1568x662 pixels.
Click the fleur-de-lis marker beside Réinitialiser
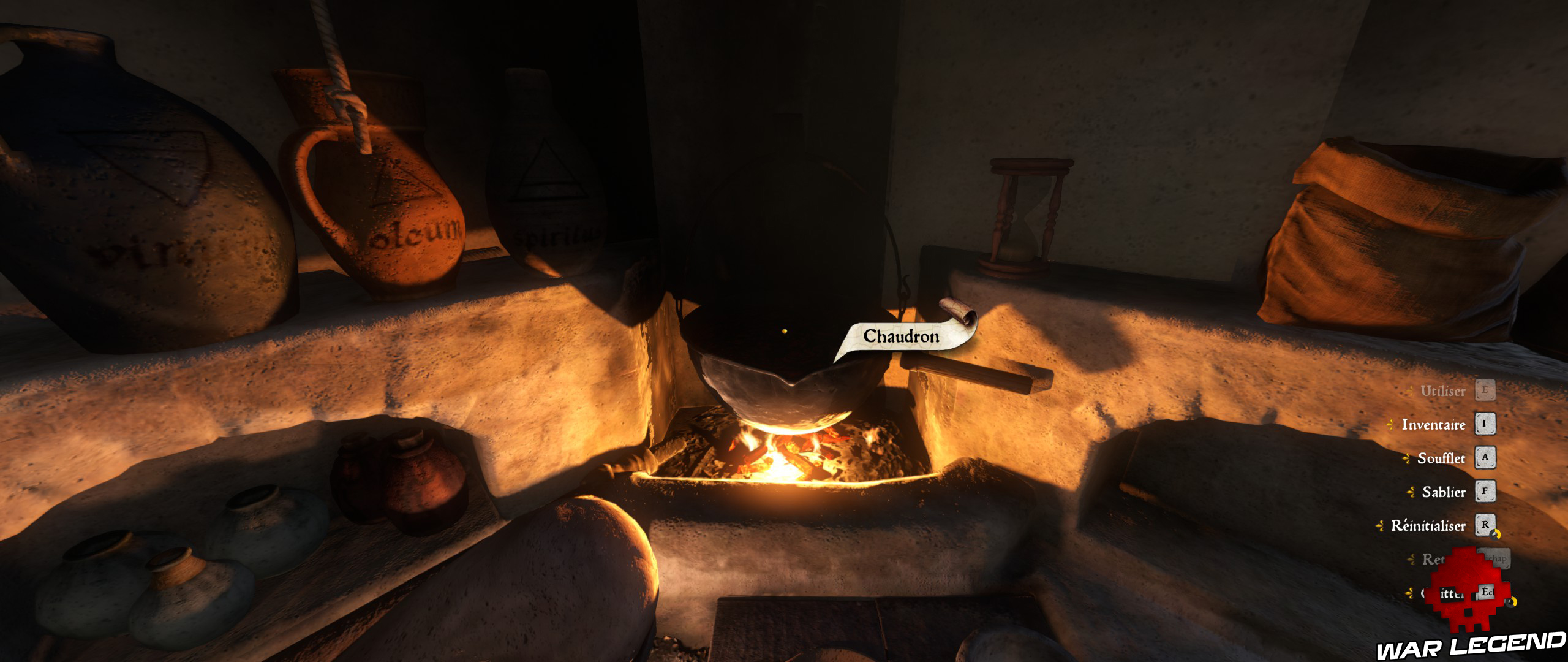tap(1380, 524)
